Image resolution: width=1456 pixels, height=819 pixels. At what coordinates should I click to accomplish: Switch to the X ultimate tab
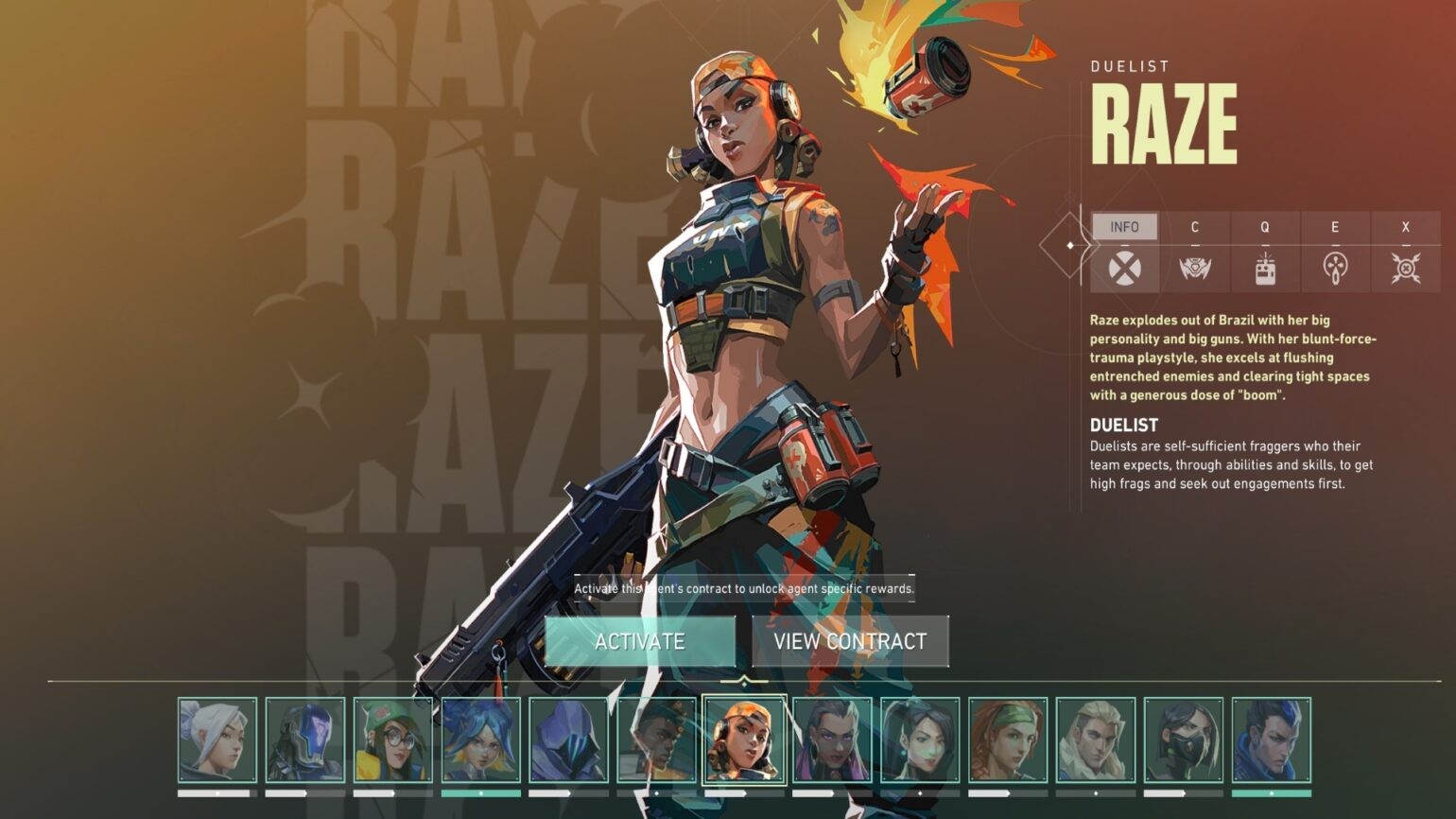click(x=1406, y=226)
